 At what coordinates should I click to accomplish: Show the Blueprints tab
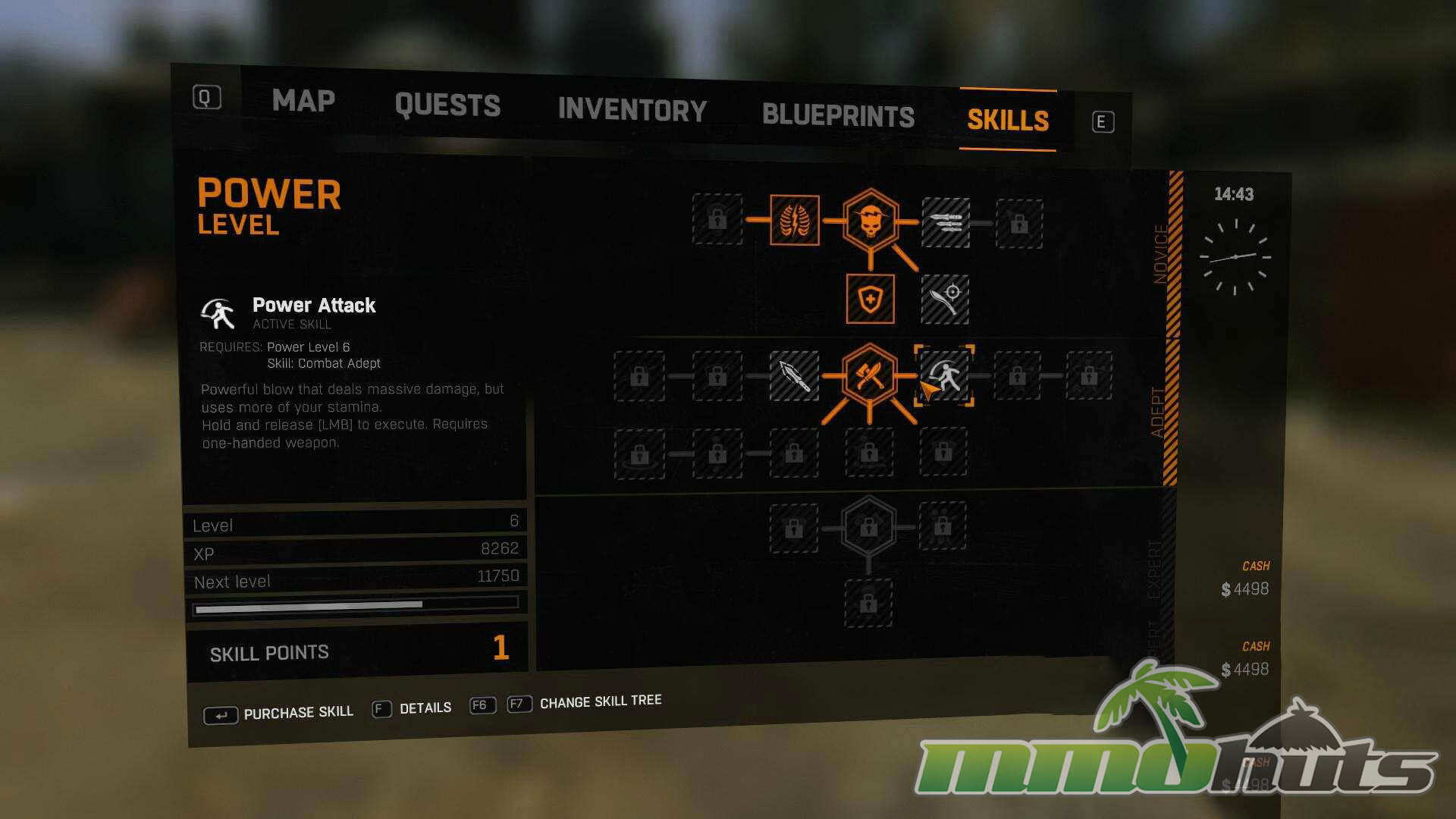(x=838, y=116)
